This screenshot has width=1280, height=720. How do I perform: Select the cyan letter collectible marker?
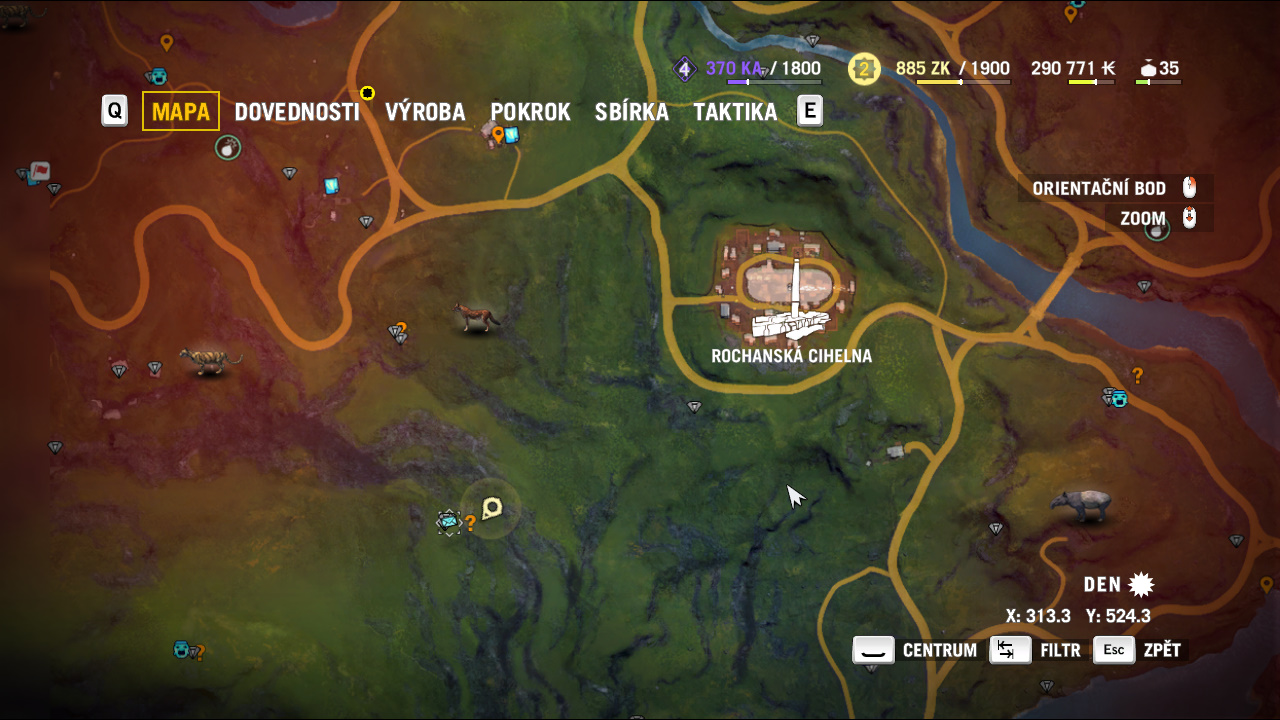pos(448,521)
